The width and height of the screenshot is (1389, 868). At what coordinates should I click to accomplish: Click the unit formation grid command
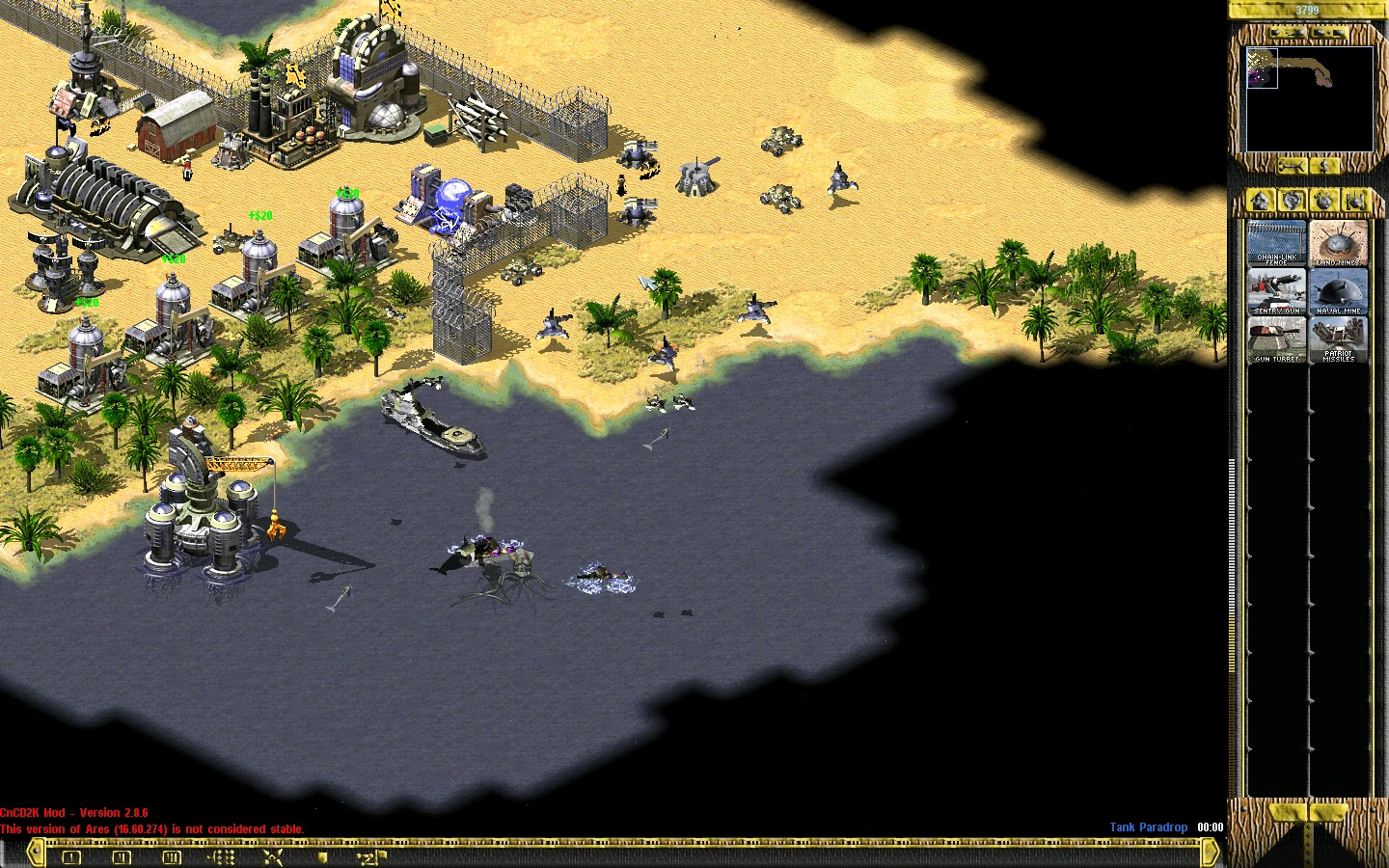point(222,855)
